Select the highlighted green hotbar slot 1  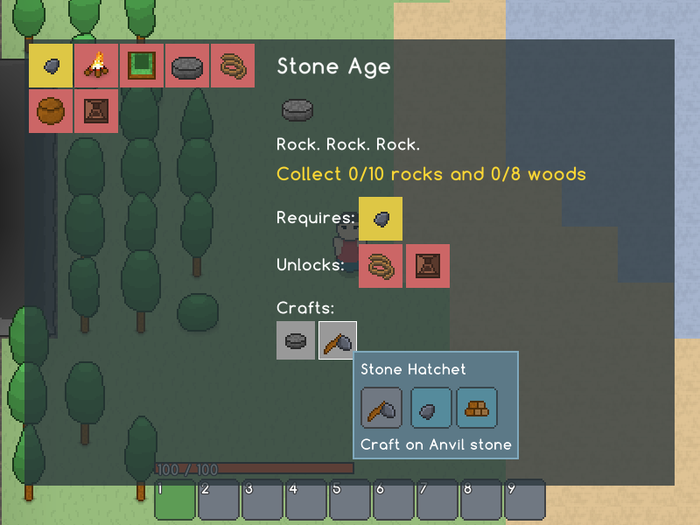click(x=175, y=500)
